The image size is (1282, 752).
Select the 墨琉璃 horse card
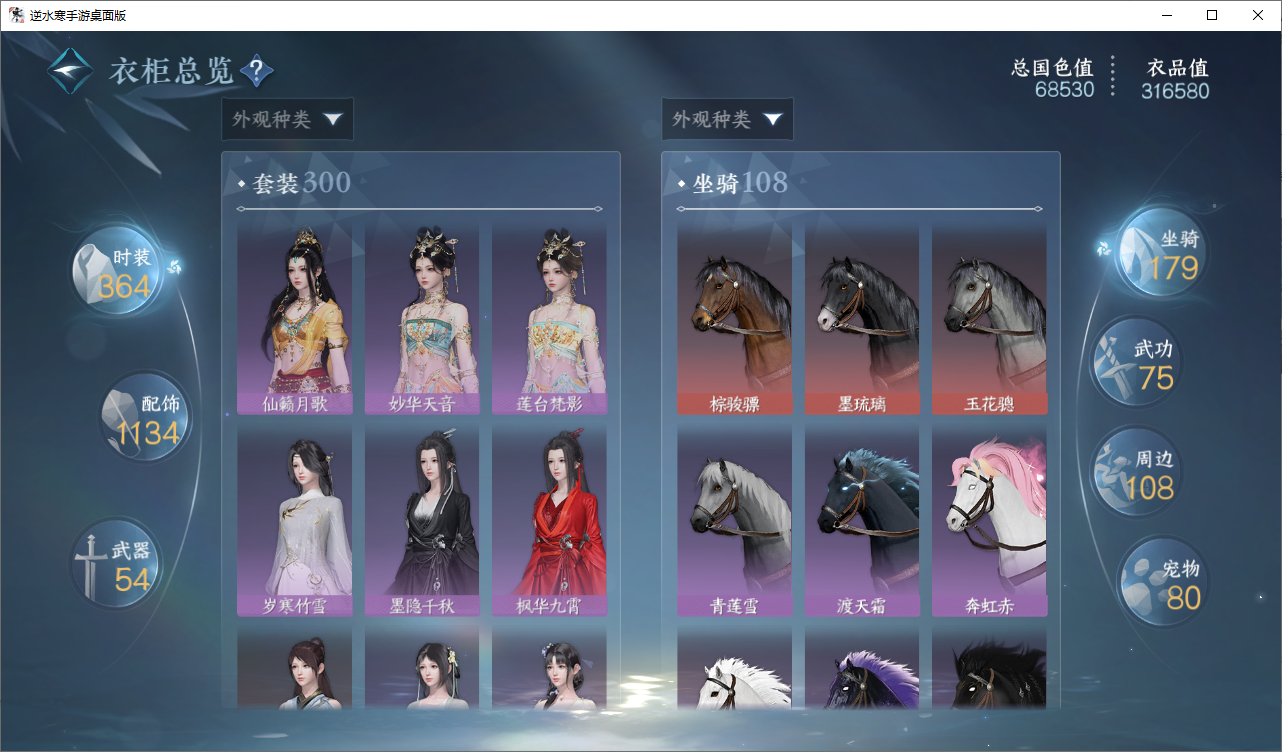(x=862, y=318)
